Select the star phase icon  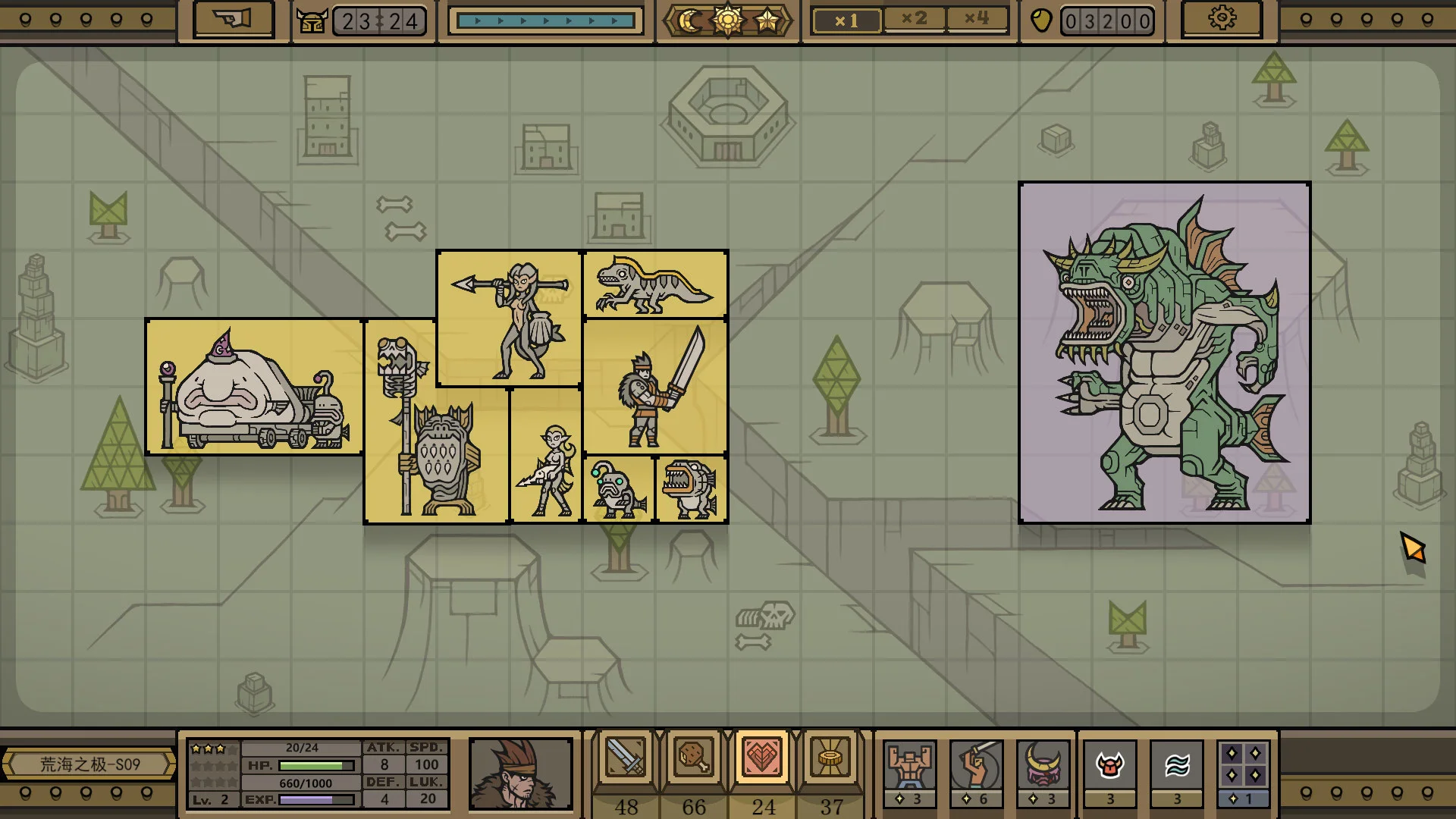pos(767,20)
